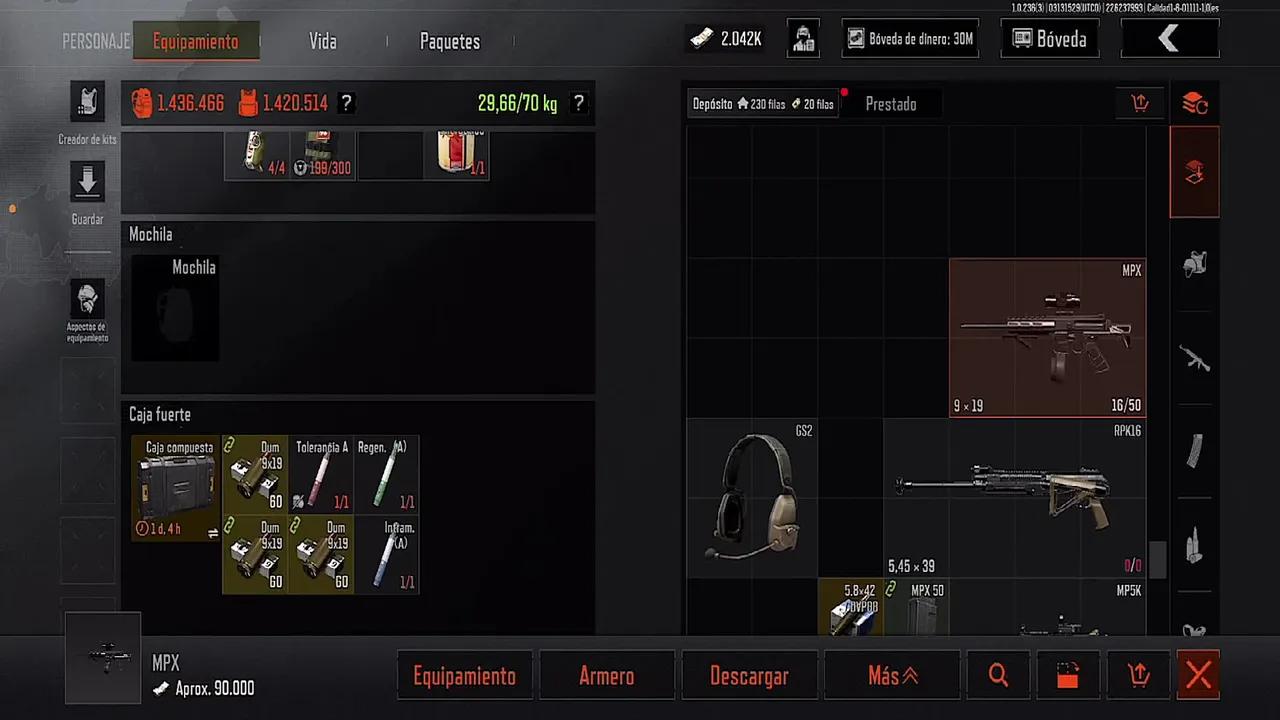
Task: Choose Descargar for the MPX
Action: tap(749, 676)
